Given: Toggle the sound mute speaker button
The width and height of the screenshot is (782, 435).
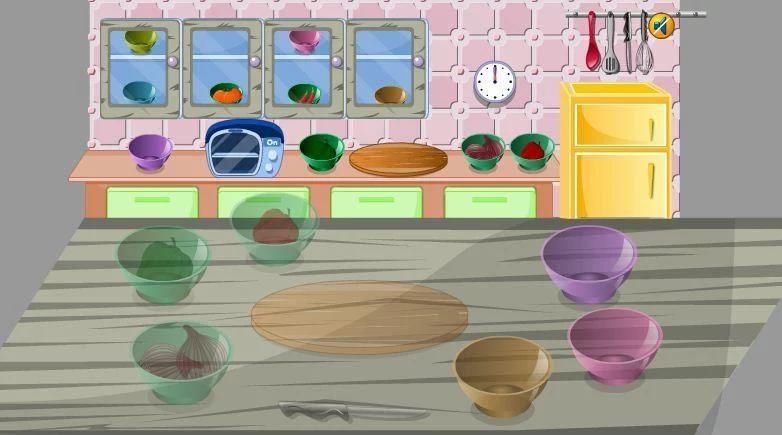Looking at the screenshot, I should (x=660, y=25).
